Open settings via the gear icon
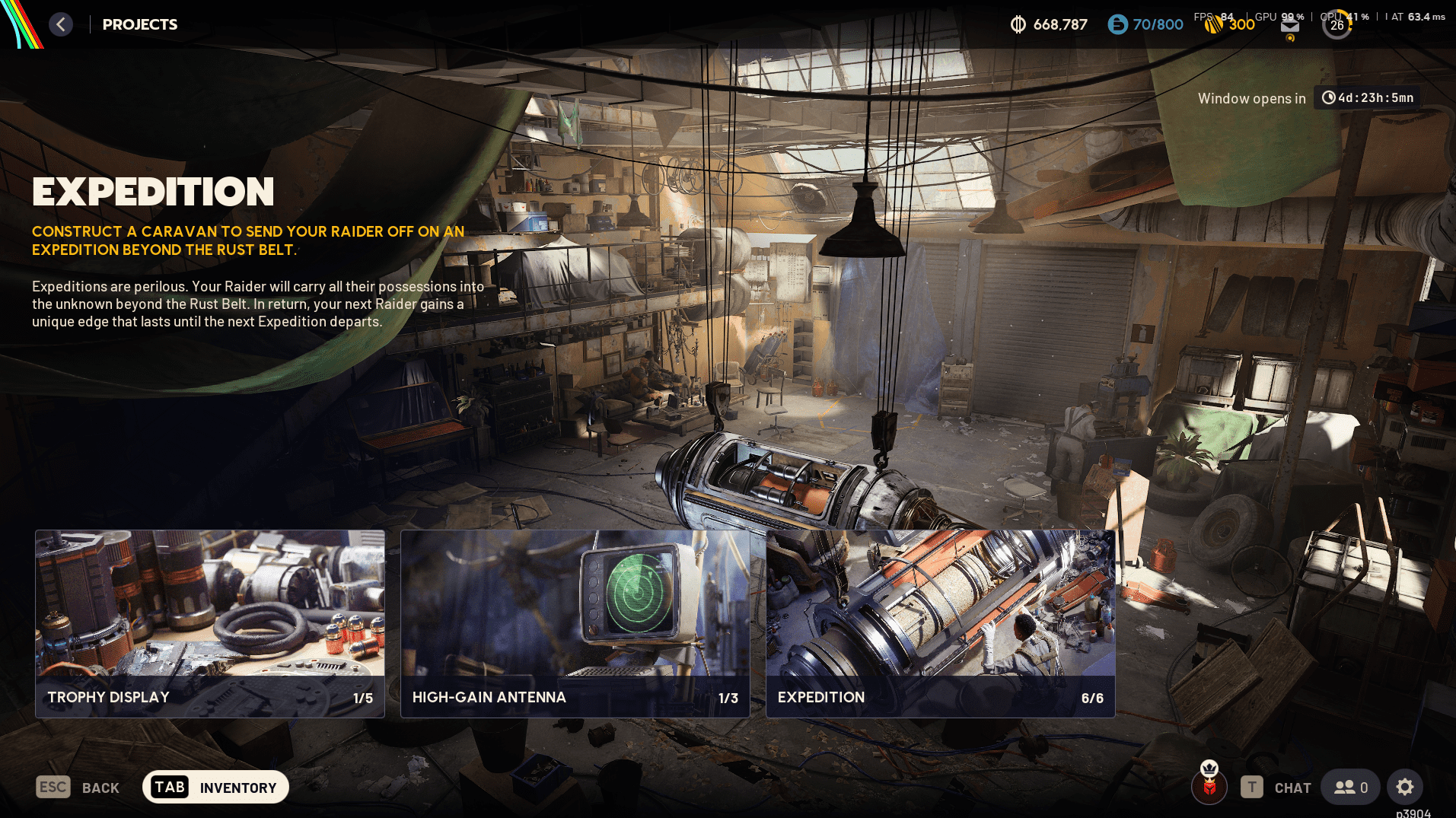 (1404, 787)
